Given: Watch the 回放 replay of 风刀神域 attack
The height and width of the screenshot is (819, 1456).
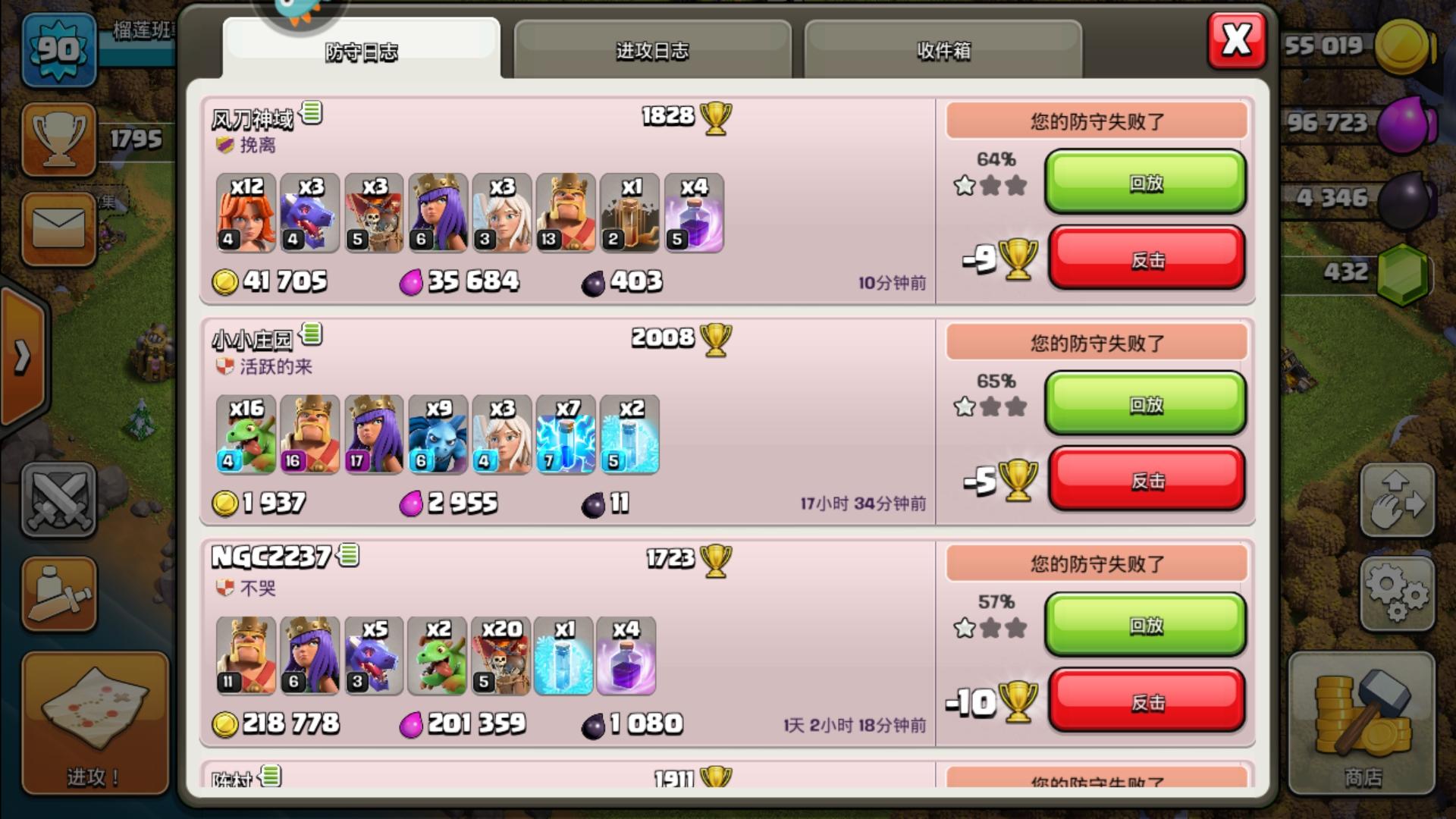Looking at the screenshot, I should 1145,184.
